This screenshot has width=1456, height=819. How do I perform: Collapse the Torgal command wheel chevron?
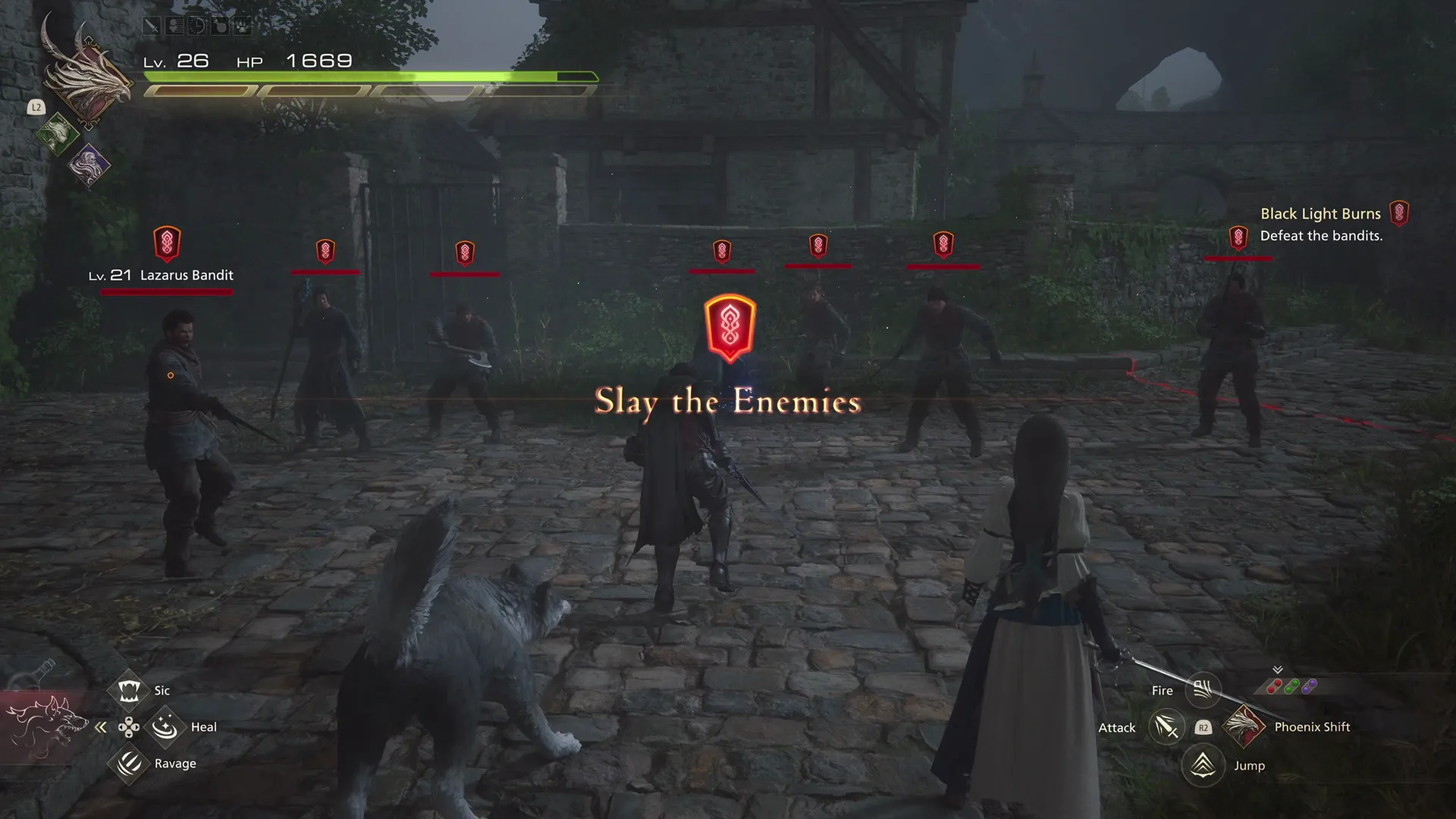click(101, 726)
